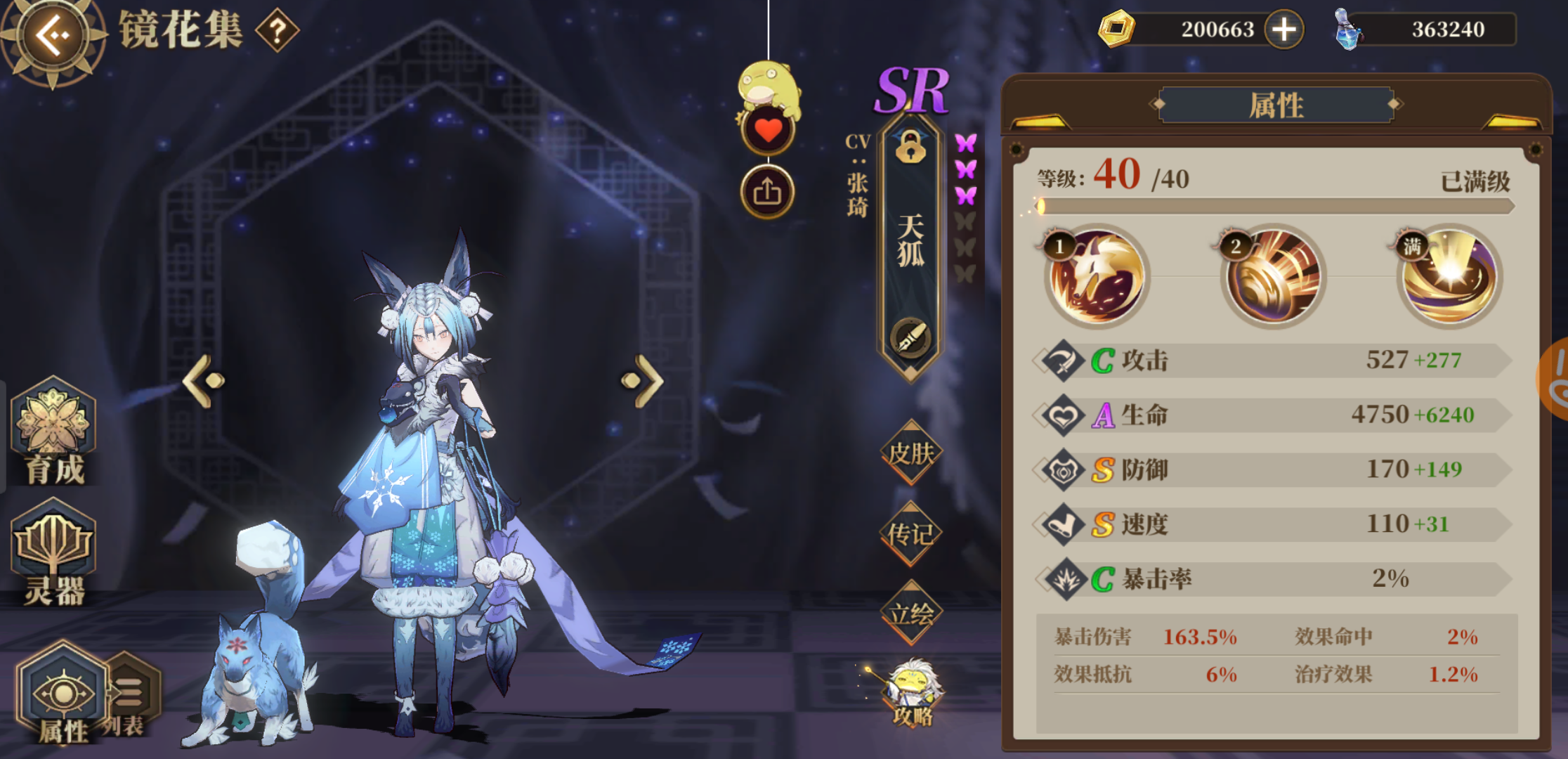Select the 灵器 (spirit artifact) sidebar icon
The image size is (1568, 759).
pyautogui.click(x=53, y=555)
